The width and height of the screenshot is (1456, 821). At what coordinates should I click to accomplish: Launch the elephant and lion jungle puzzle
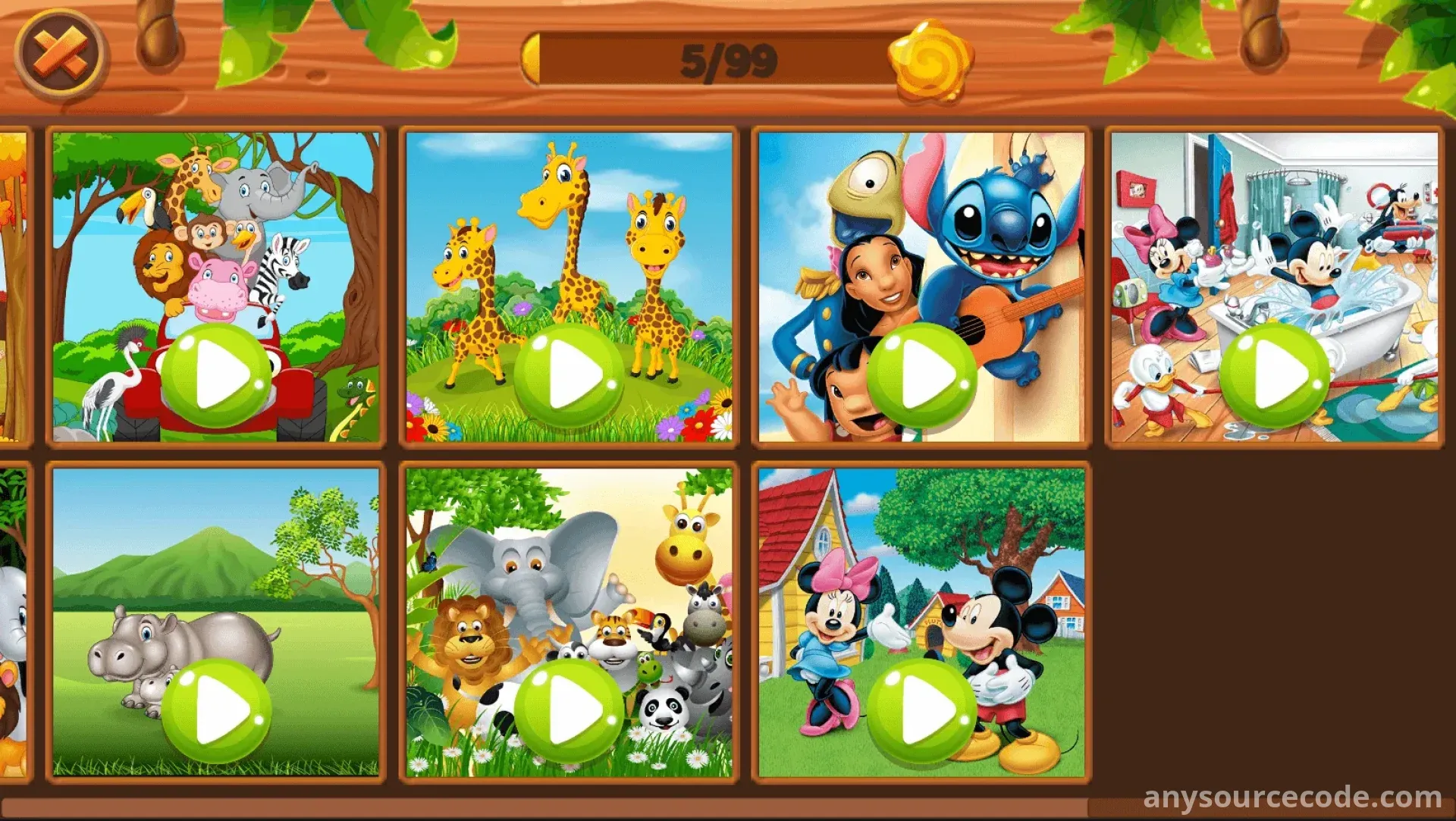coord(570,711)
